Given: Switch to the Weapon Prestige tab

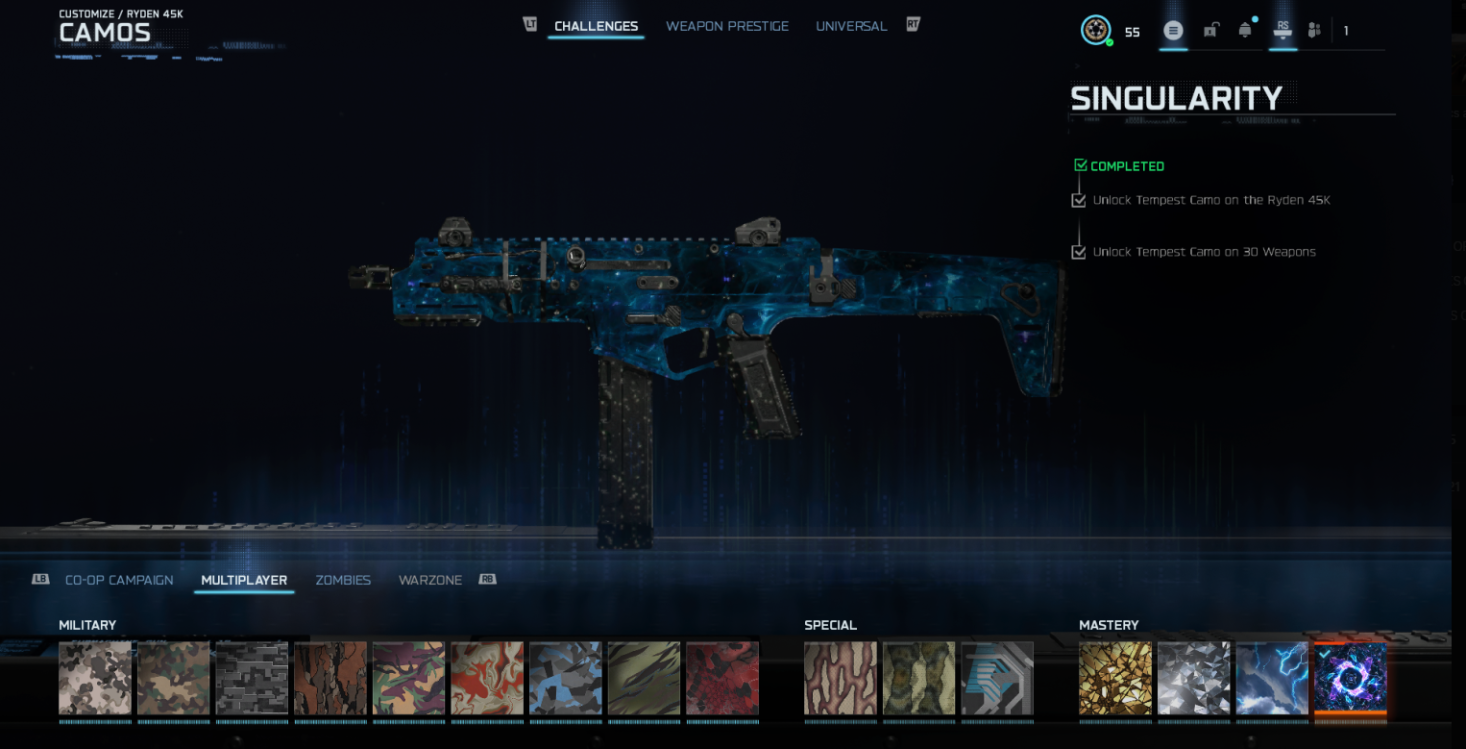Looking at the screenshot, I should [x=727, y=26].
